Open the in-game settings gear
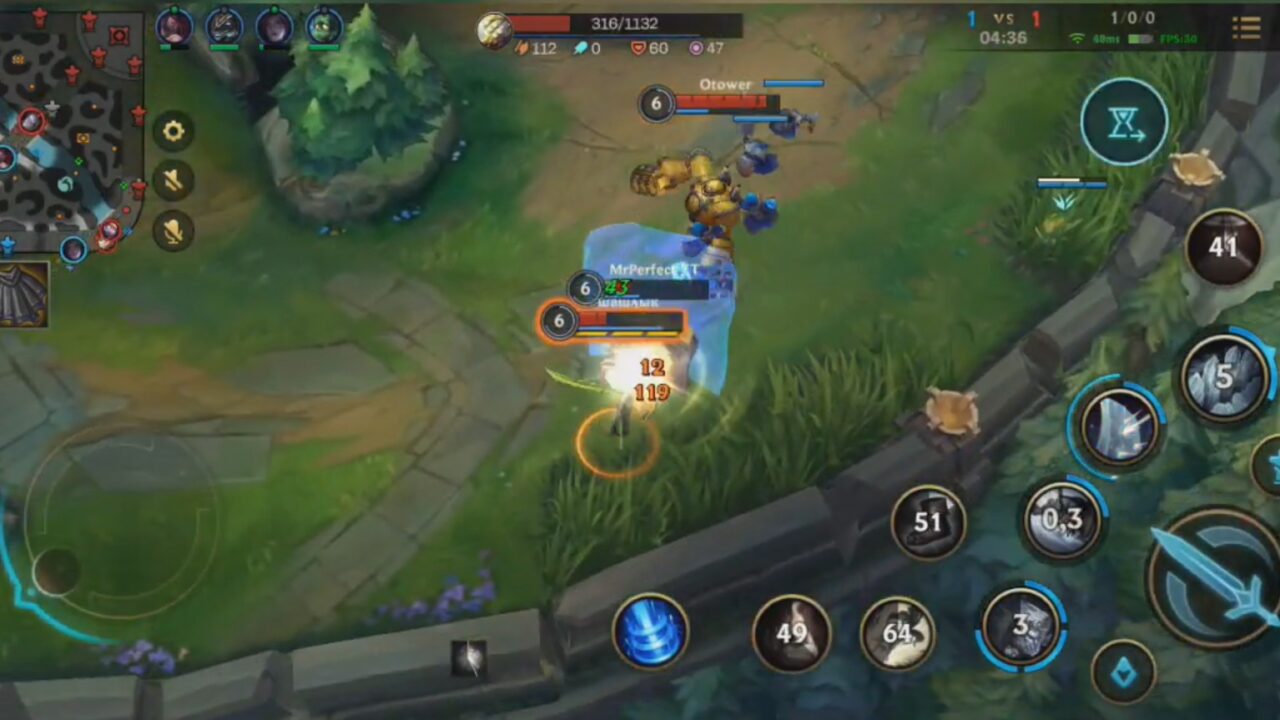The height and width of the screenshot is (720, 1280). [x=174, y=131]
